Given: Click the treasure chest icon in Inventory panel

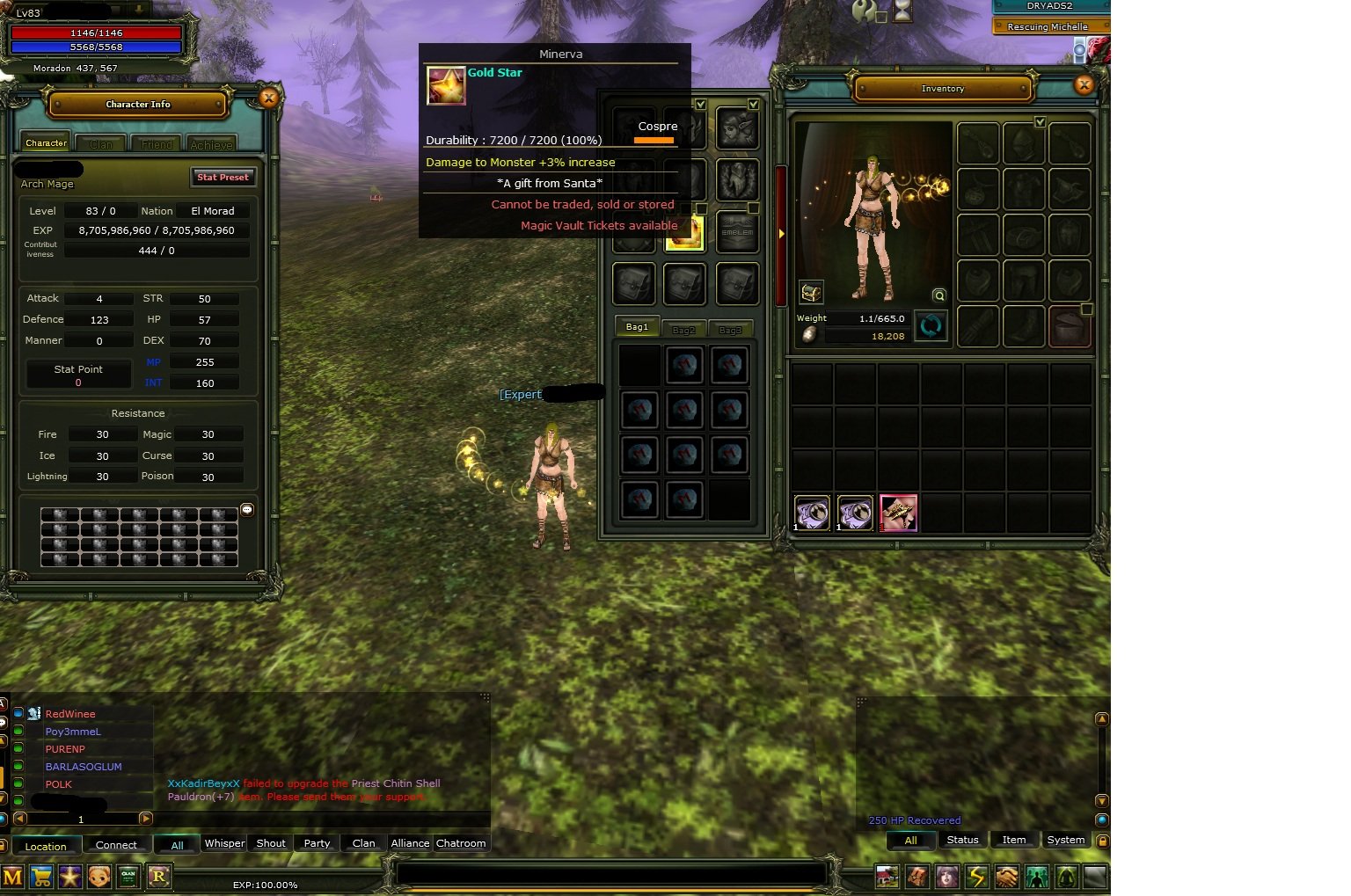Looking at the screenshot, I should 811,293.
